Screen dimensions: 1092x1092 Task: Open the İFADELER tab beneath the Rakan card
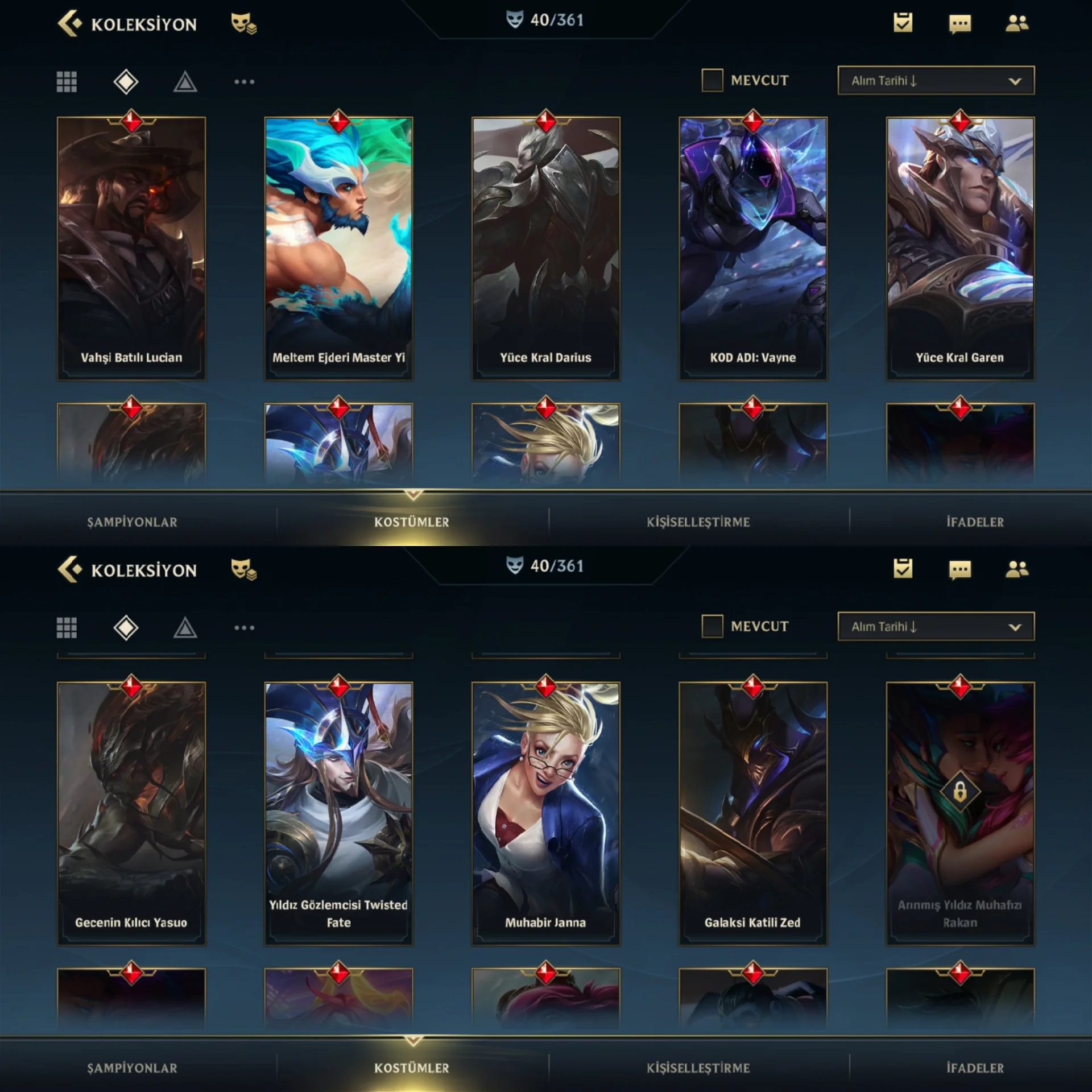(975, 1068)
